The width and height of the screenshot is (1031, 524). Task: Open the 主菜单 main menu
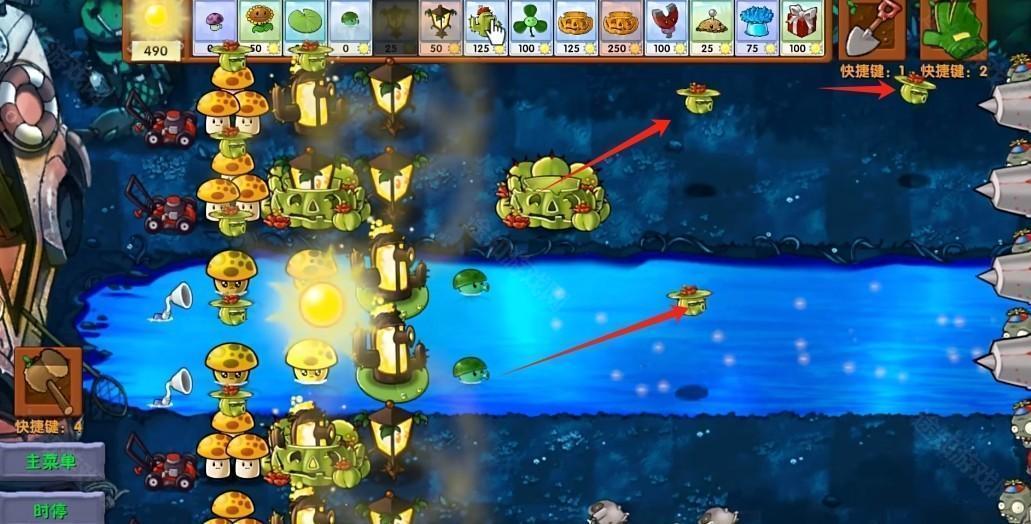pyautogui.click(x=53, y=462)
